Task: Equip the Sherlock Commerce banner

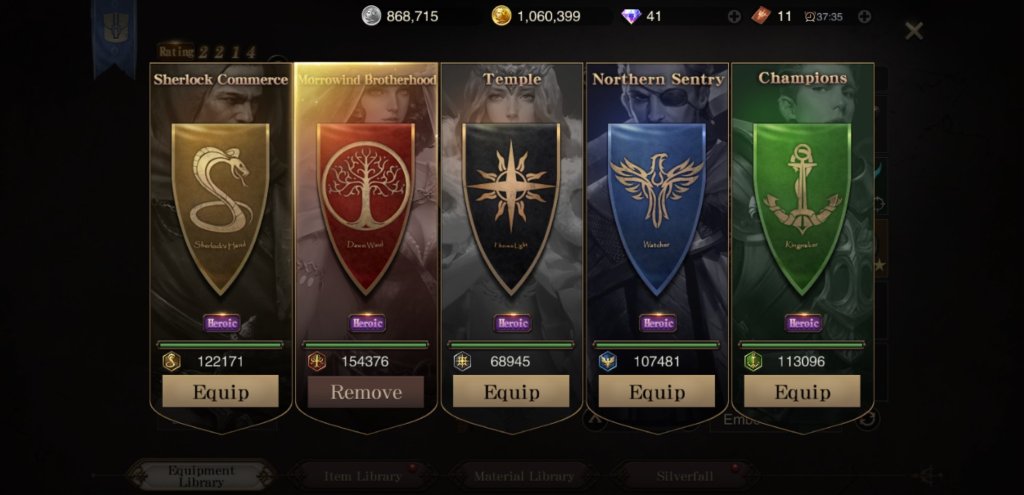Action: (220, 391)
